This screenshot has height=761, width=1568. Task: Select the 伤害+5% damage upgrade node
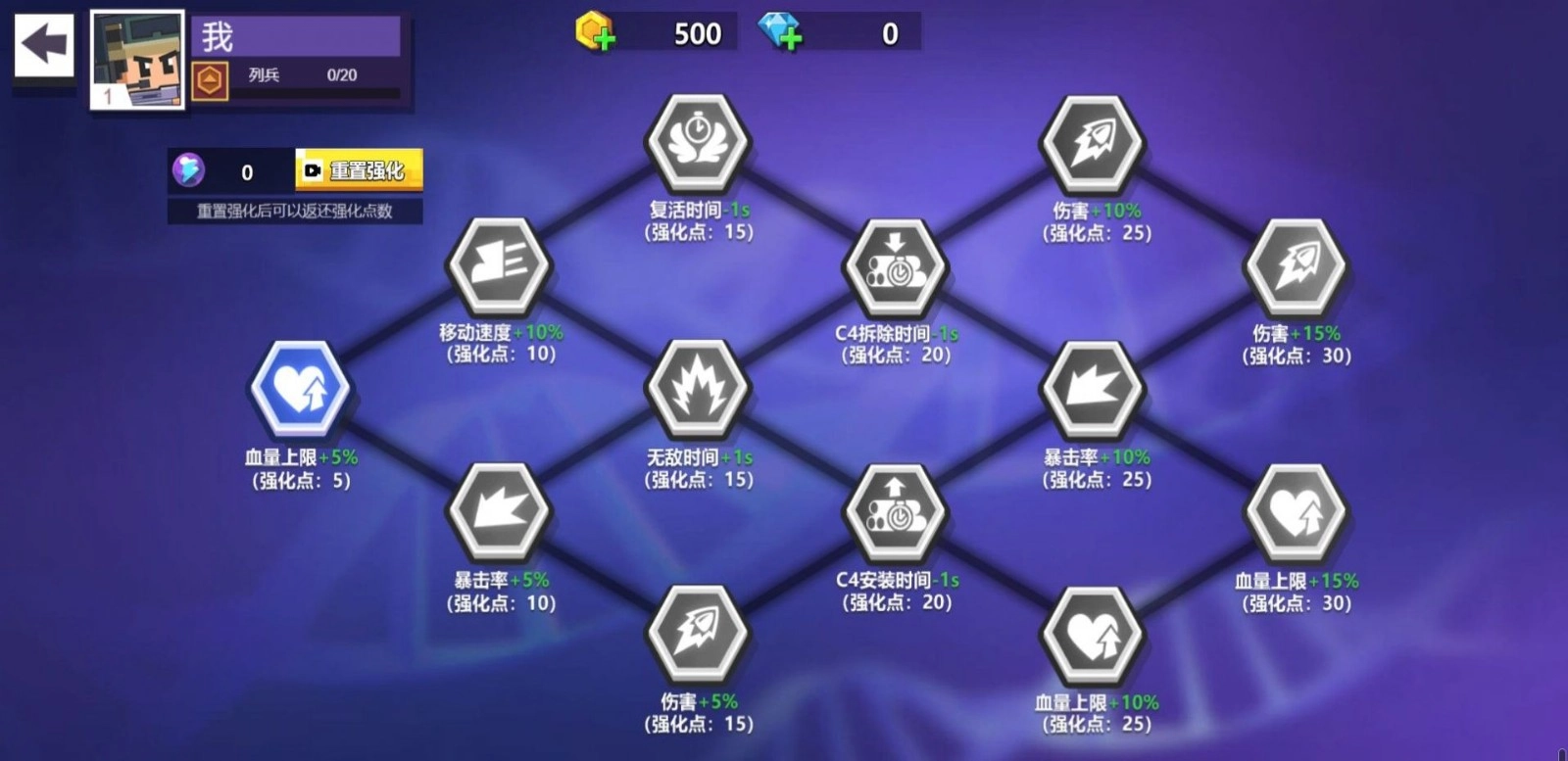696,637
